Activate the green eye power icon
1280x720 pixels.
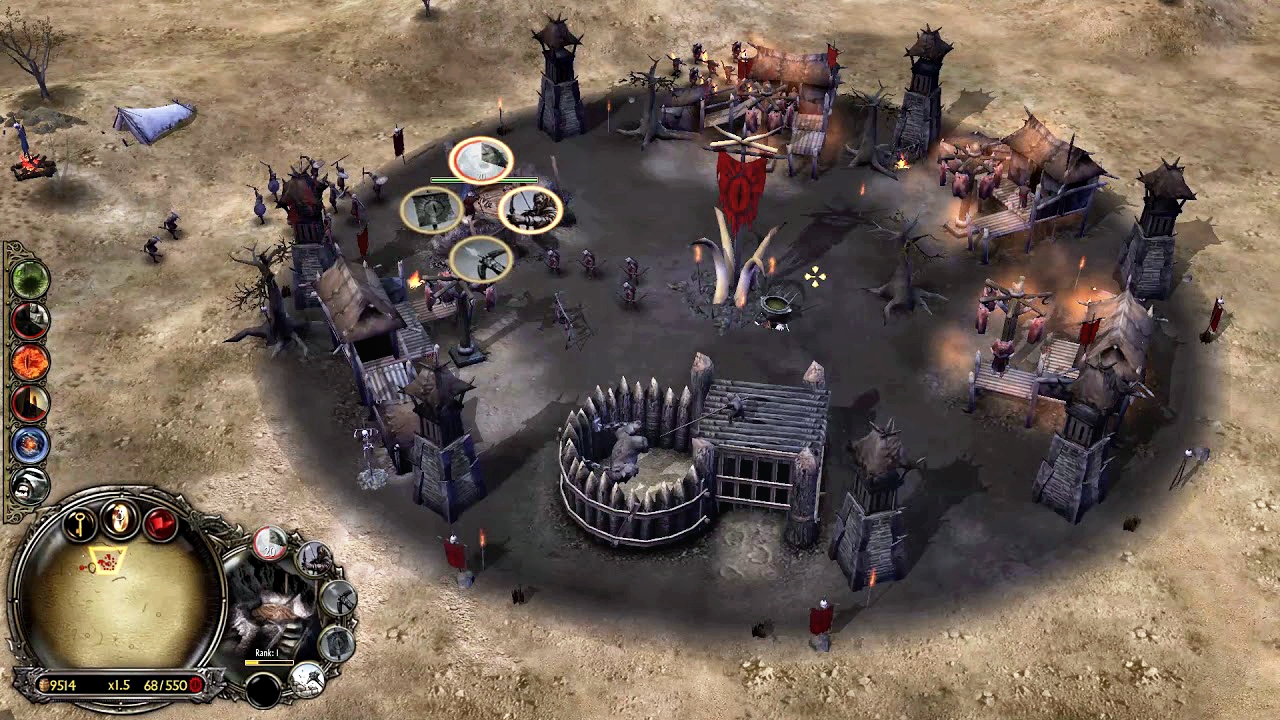30,279
